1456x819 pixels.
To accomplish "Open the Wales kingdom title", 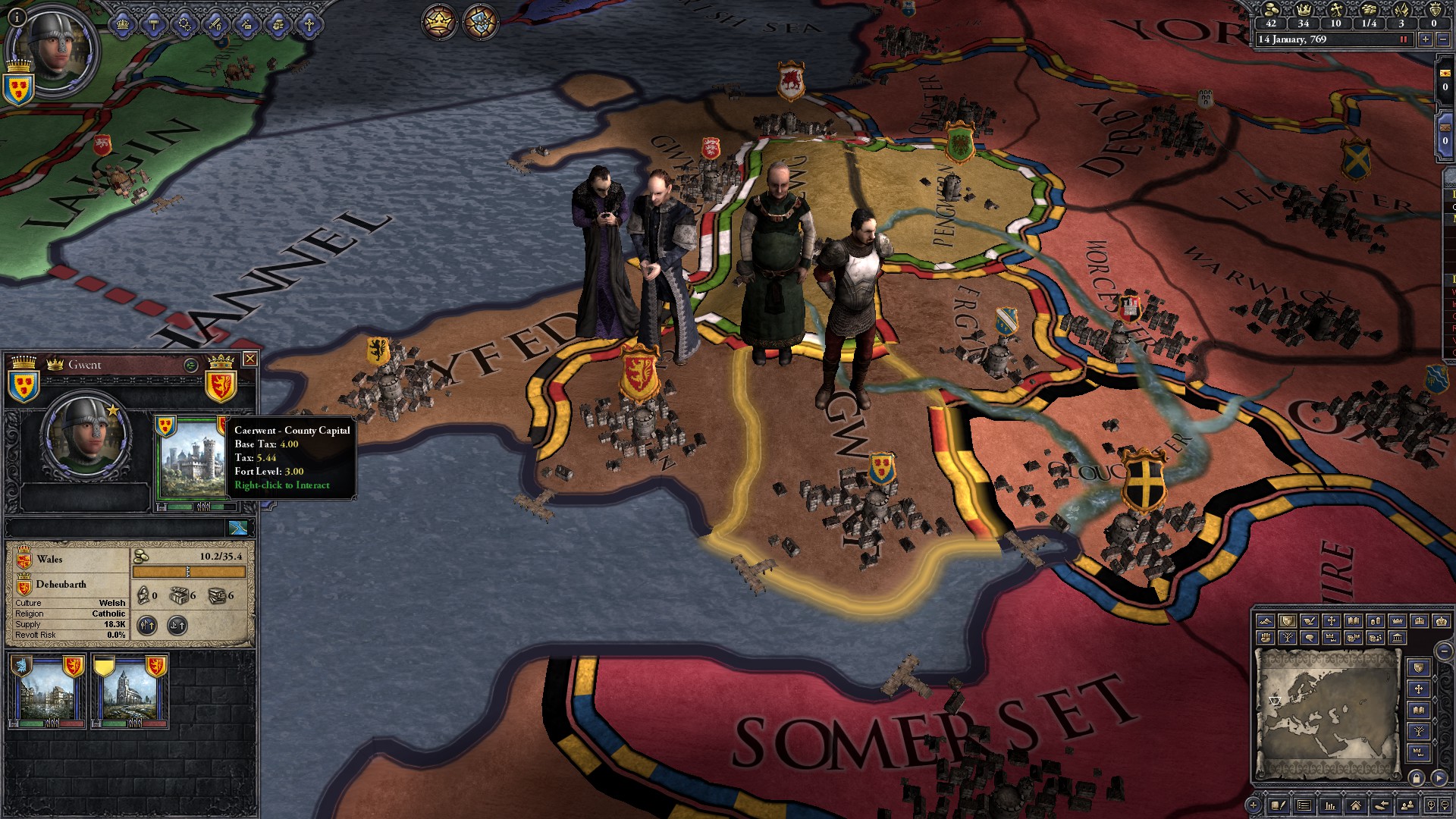I will (49, 560).
